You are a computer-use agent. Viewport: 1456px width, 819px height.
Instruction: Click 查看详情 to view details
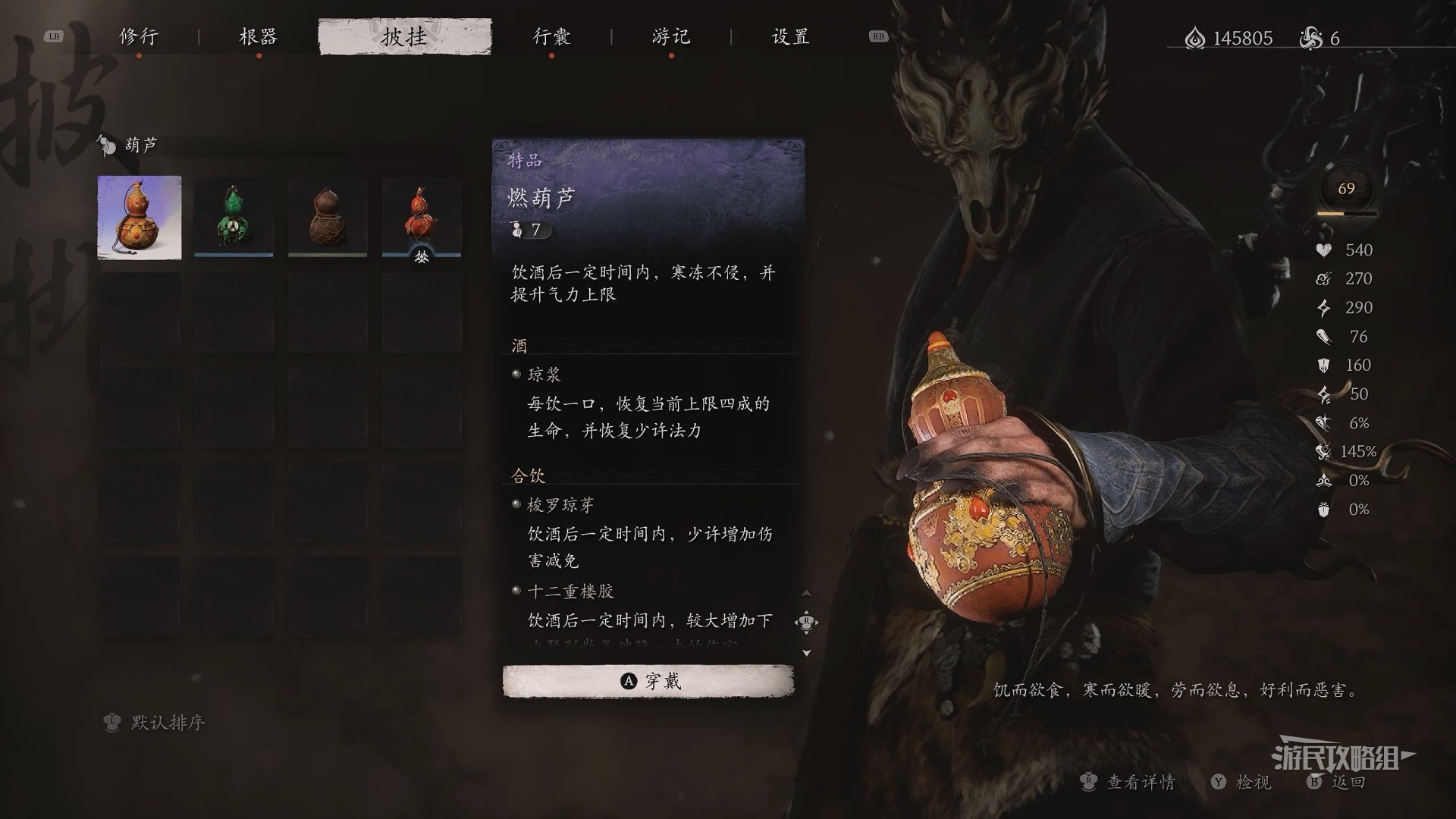1129,782
